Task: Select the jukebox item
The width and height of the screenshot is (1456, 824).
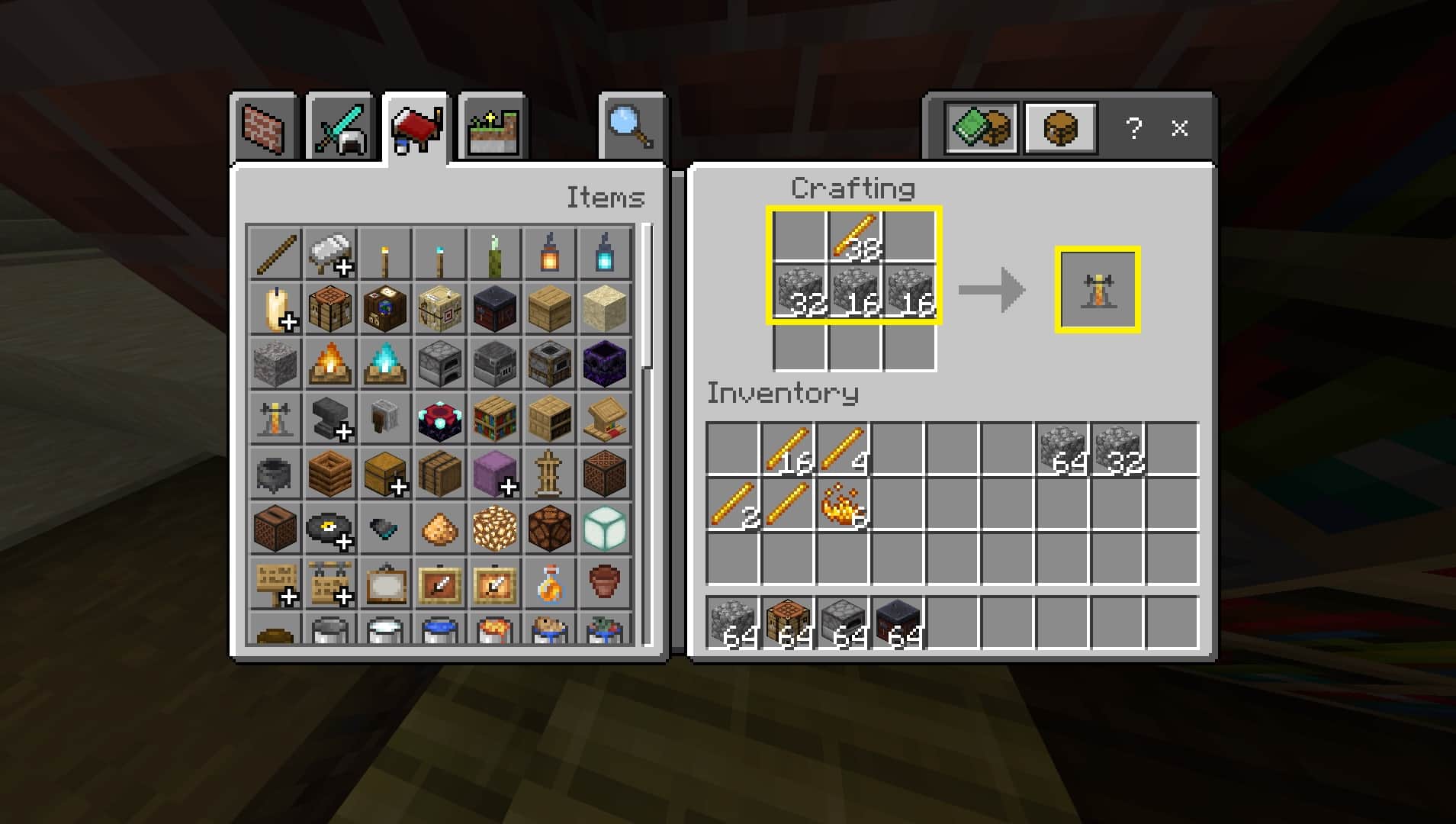Action: pos(275,529)
